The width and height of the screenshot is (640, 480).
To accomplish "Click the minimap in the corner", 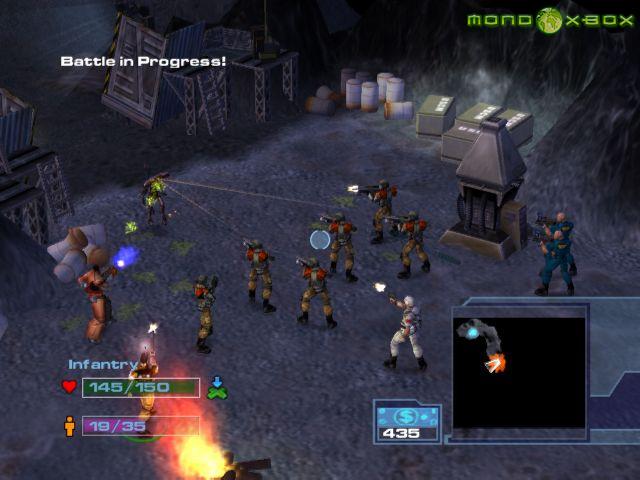I will point(519,374).
